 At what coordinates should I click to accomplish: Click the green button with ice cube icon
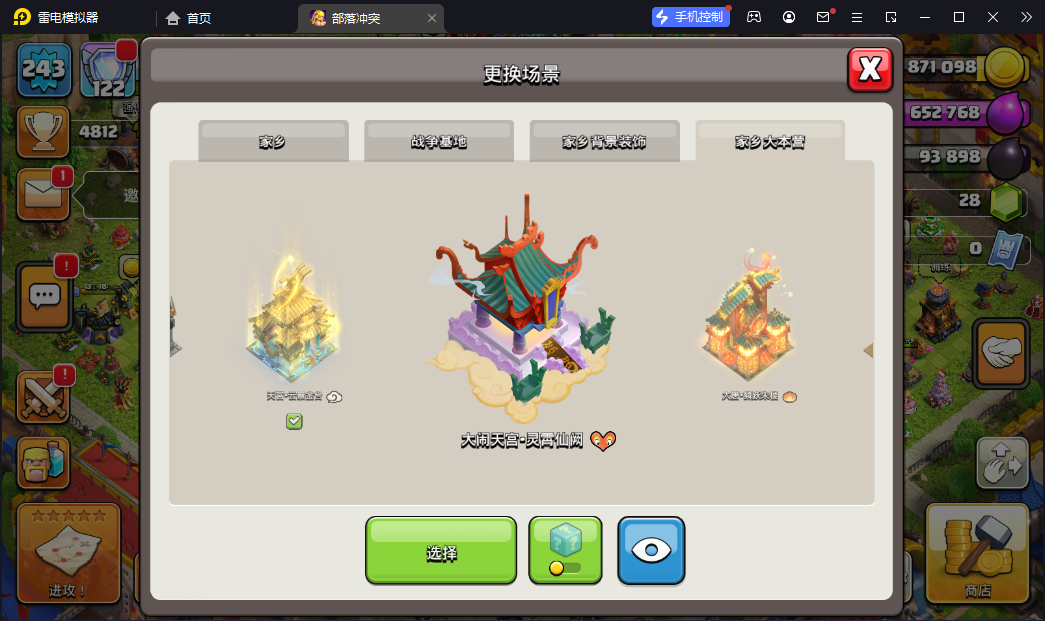(565, 550)
